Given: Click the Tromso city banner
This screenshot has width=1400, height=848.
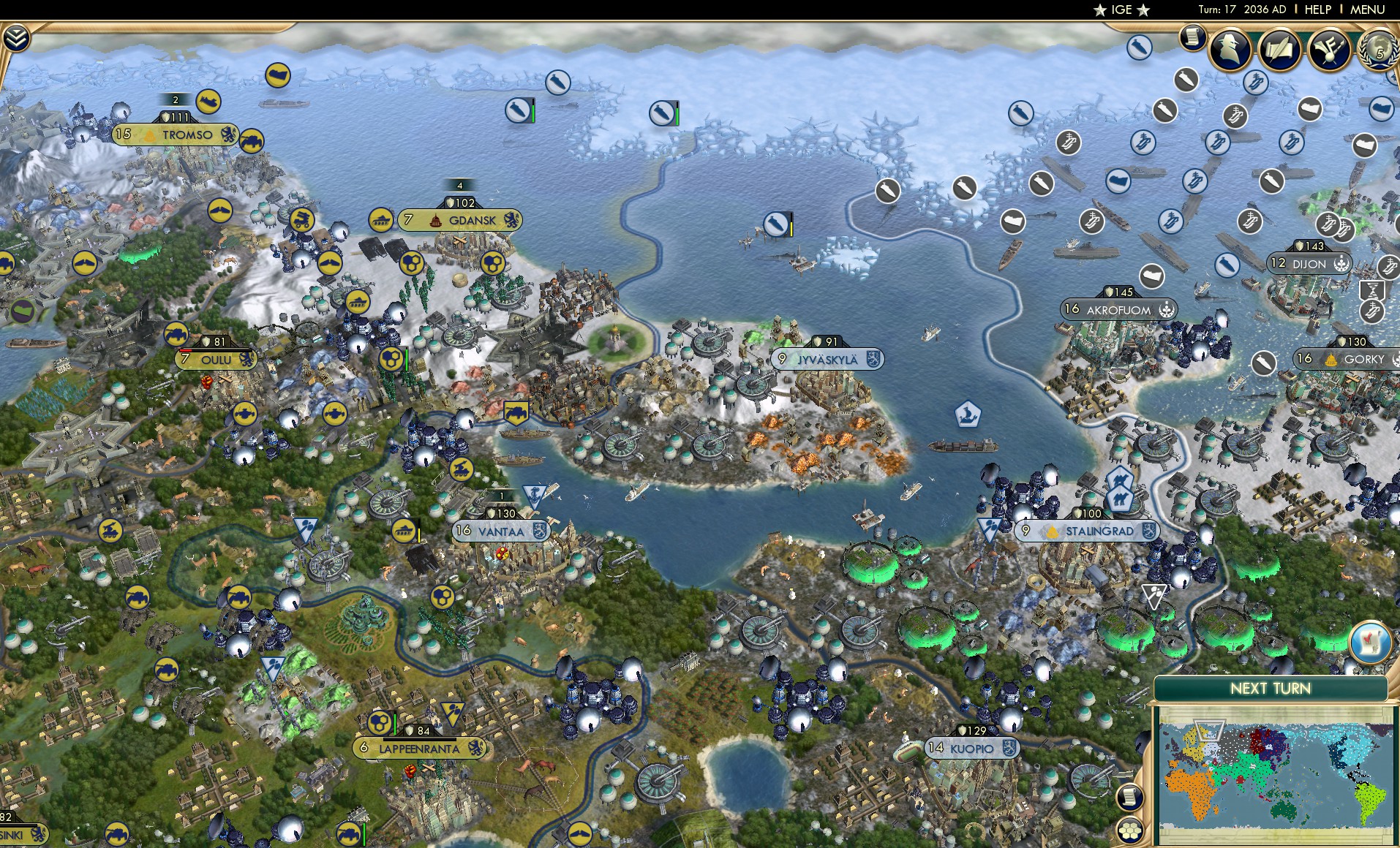Looking at the screenshot, I should 173,135.
